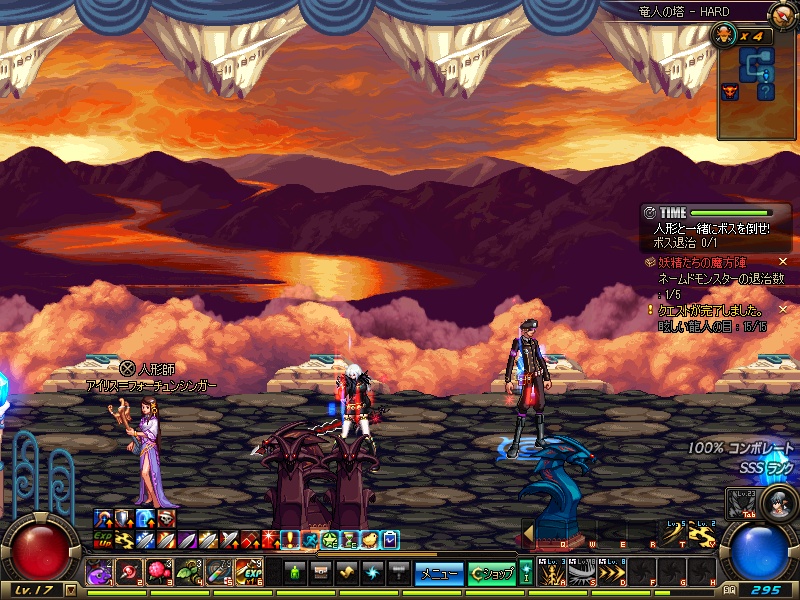Use the green sprout item in slot 4
Viewport: 800px width, 600px height.
189,573
